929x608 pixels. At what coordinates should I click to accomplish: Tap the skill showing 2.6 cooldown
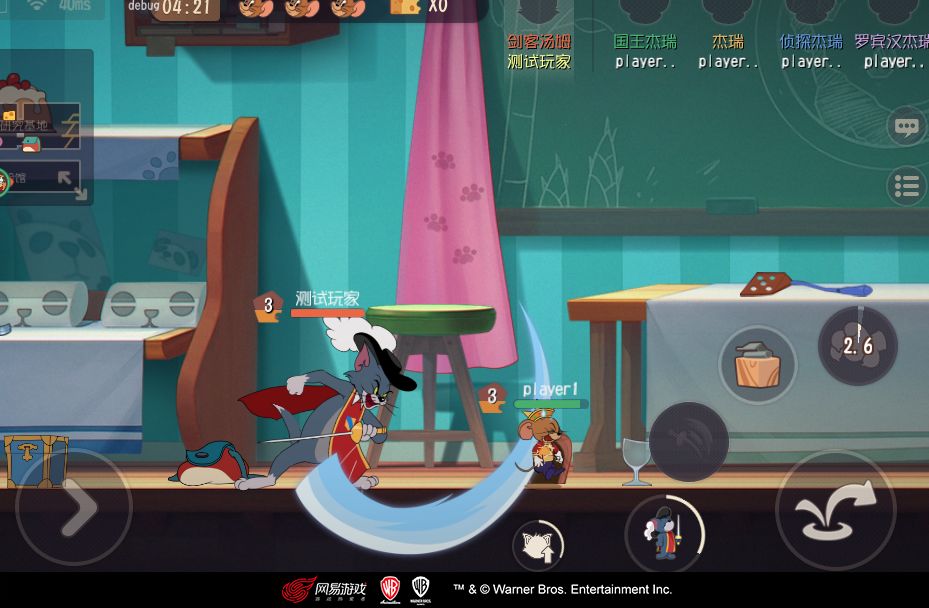point(857,346)
